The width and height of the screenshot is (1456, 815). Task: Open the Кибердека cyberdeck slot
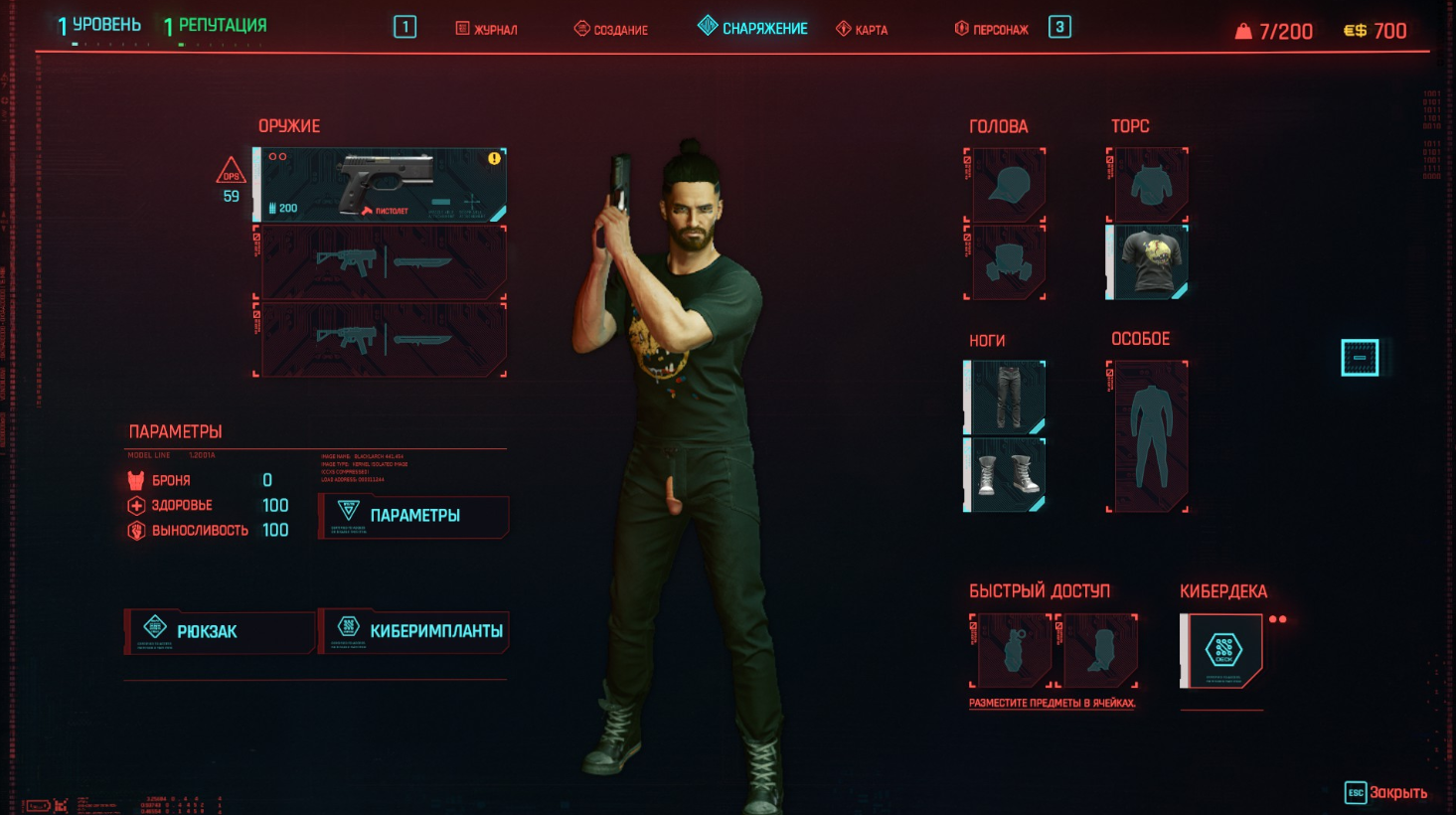pyautogui.click(x=1221, y=651)
